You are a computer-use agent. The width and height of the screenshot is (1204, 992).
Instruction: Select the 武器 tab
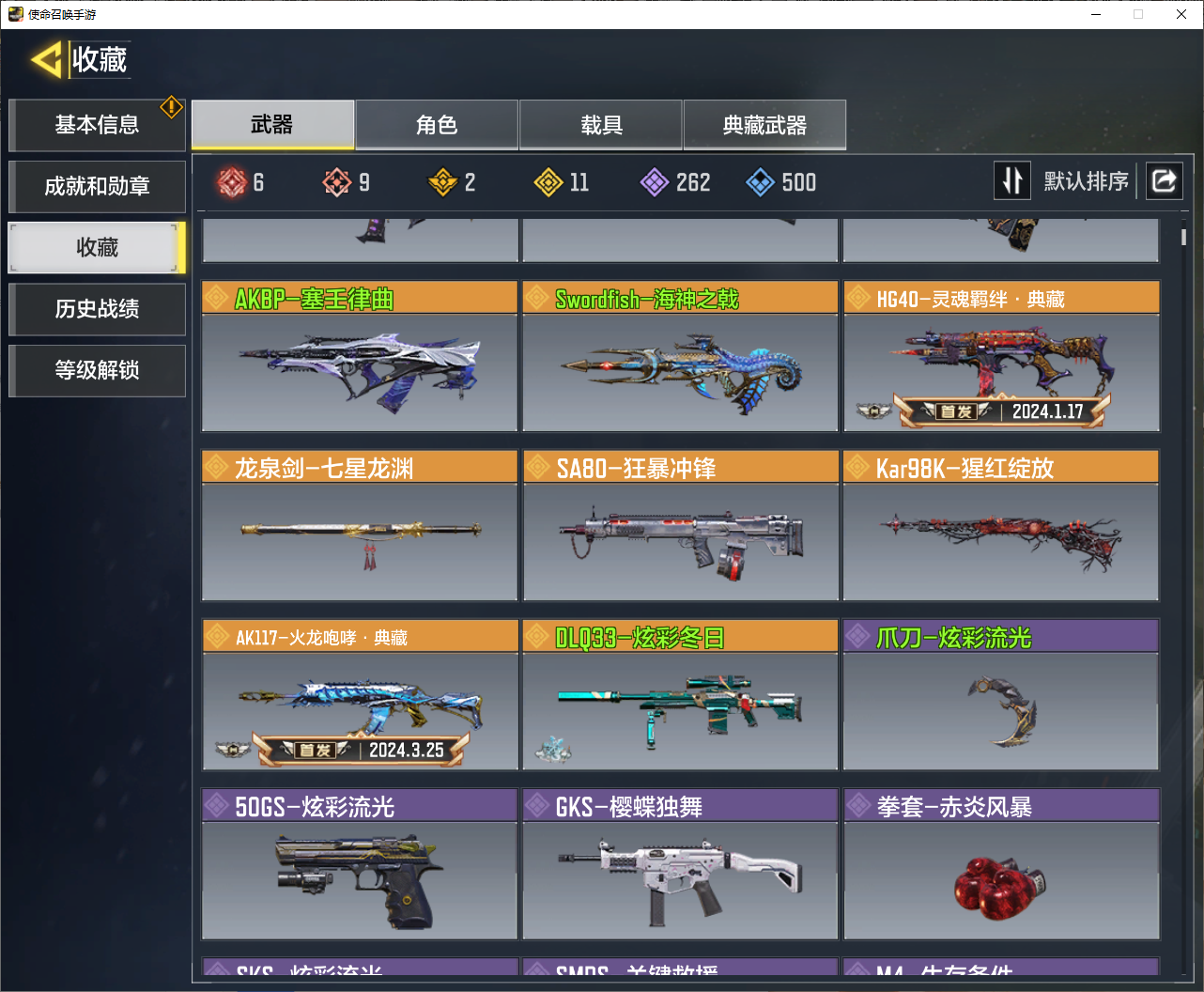[272, 125]
